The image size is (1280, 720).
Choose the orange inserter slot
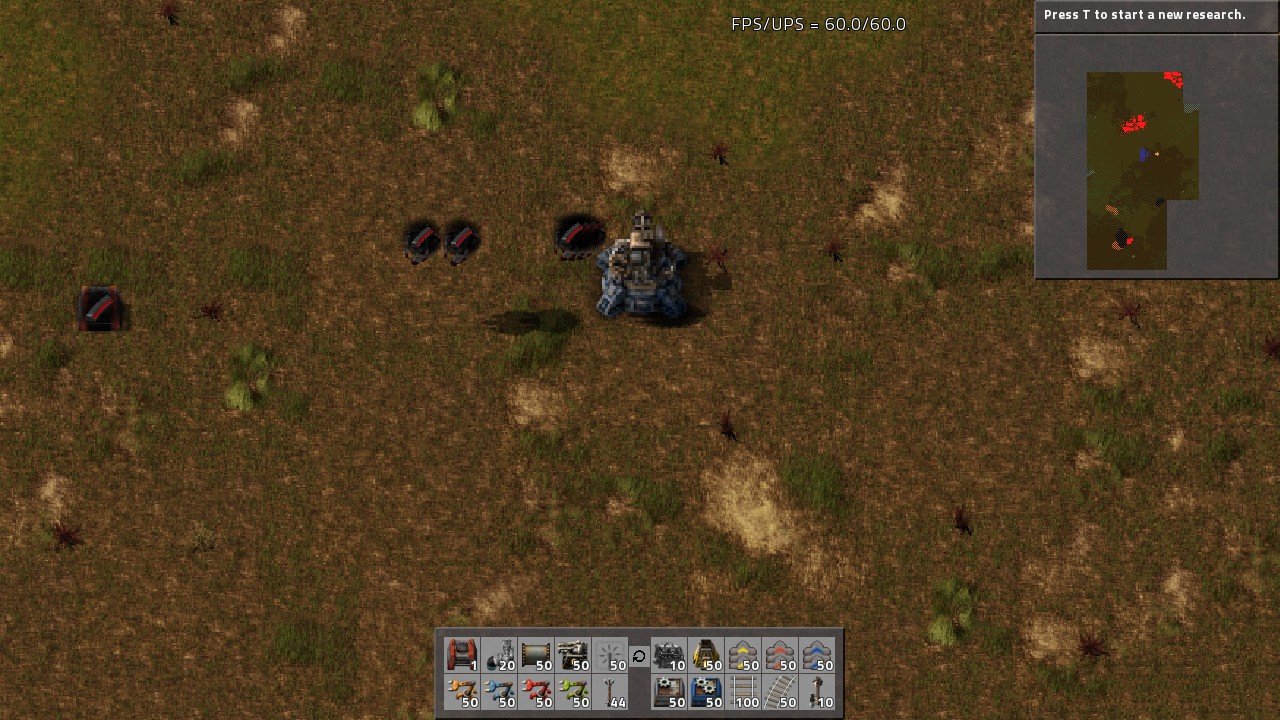(x=462, y=692)
